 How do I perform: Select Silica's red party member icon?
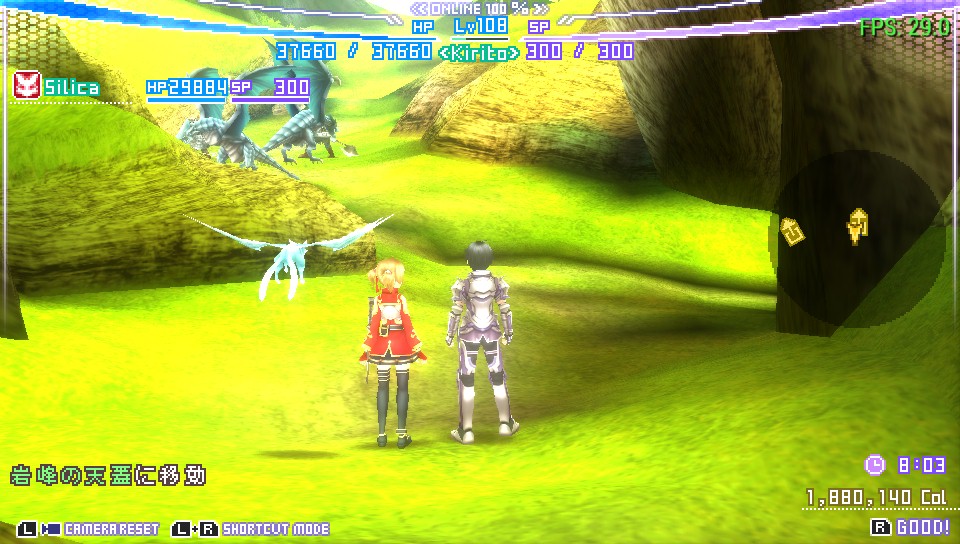tap(26, 86)
